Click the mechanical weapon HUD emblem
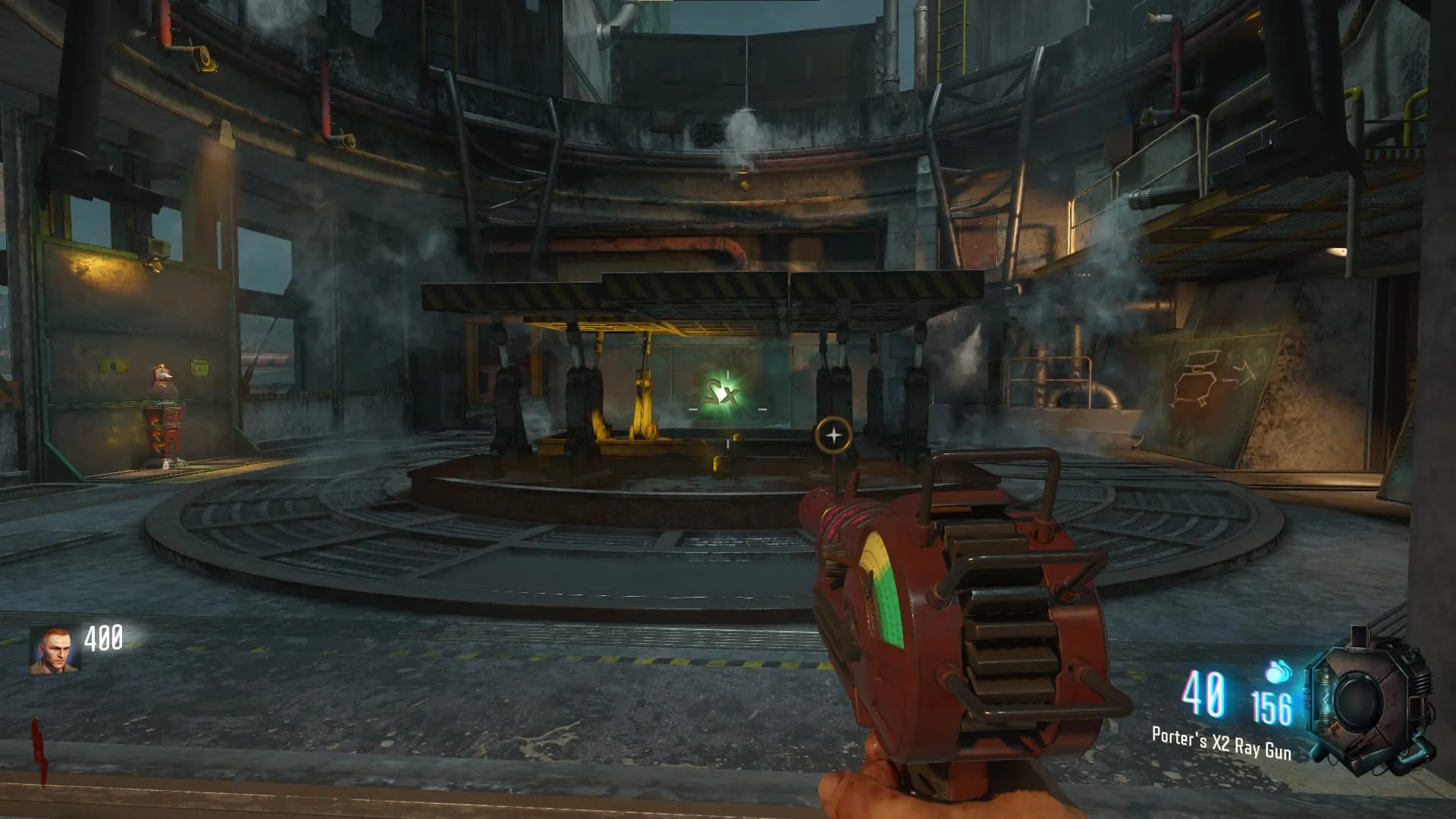This screenshot has width=1456, height=819. (1369, 701)
